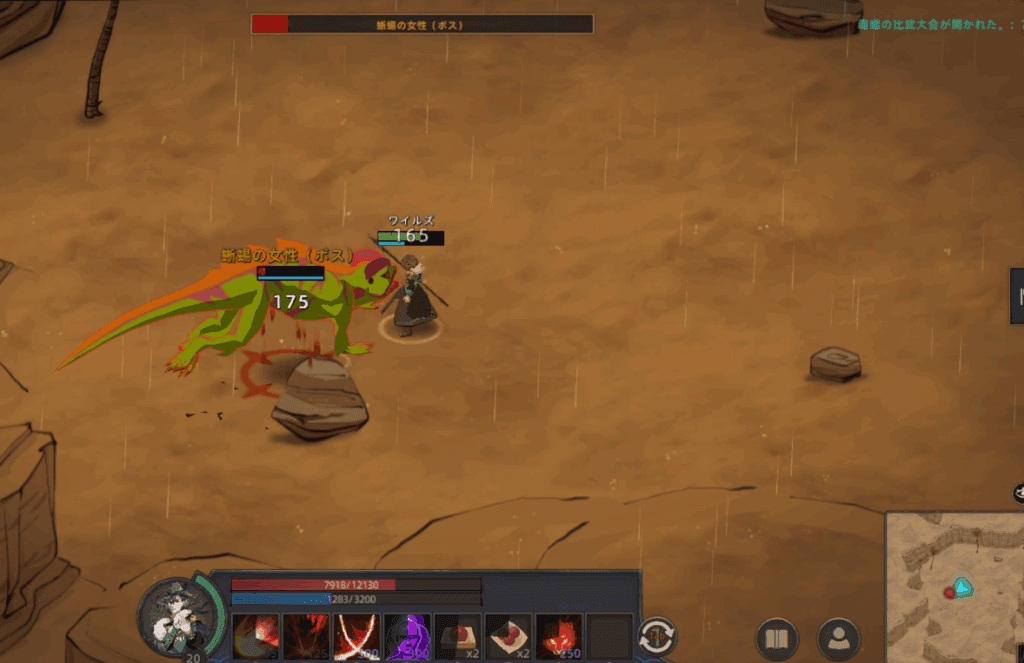Viewport: 1024px width, 663px height.
Task: Use the dark red burst skill
Action: point(306,637)
